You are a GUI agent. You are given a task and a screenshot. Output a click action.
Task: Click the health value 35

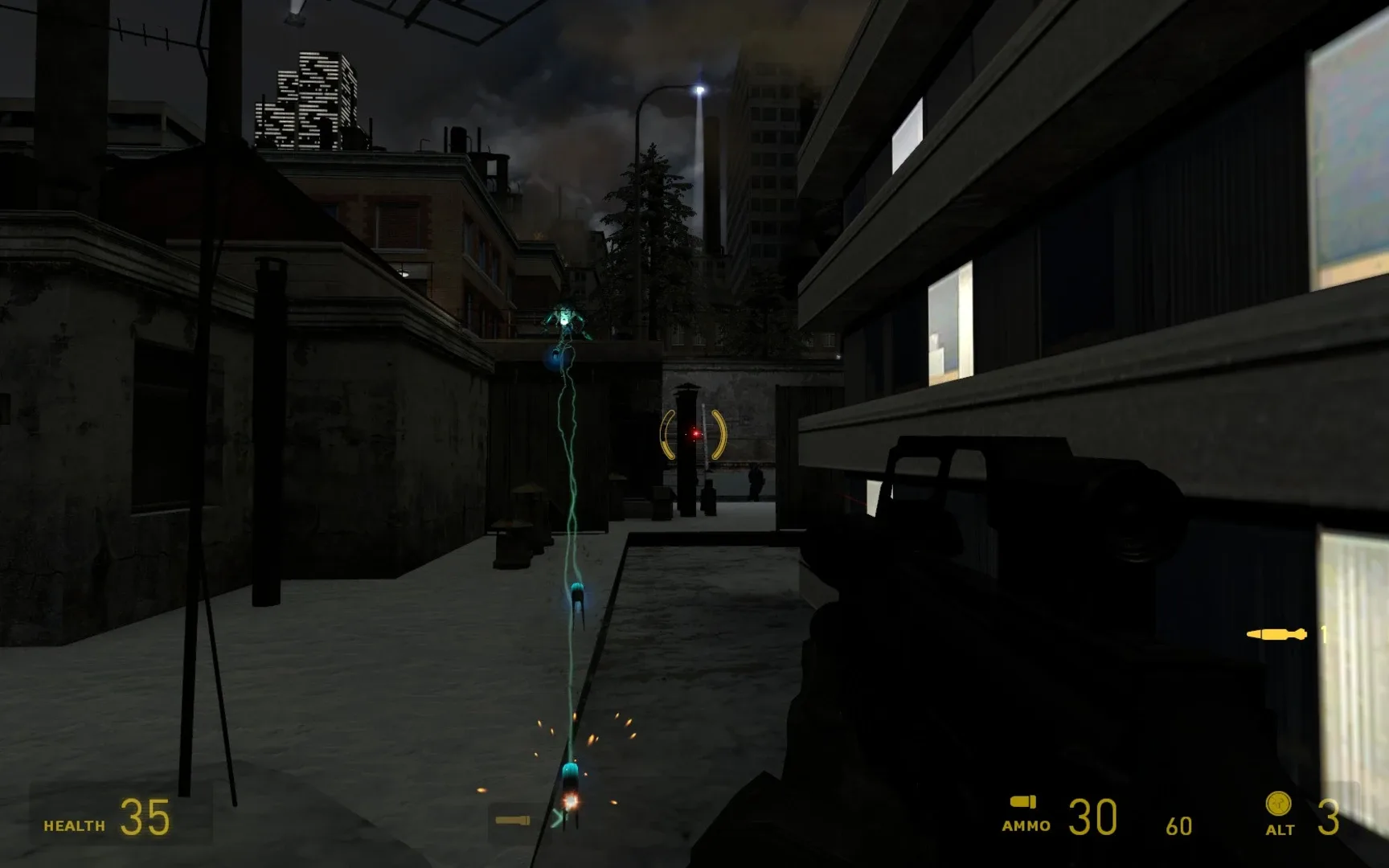[143, 814]
